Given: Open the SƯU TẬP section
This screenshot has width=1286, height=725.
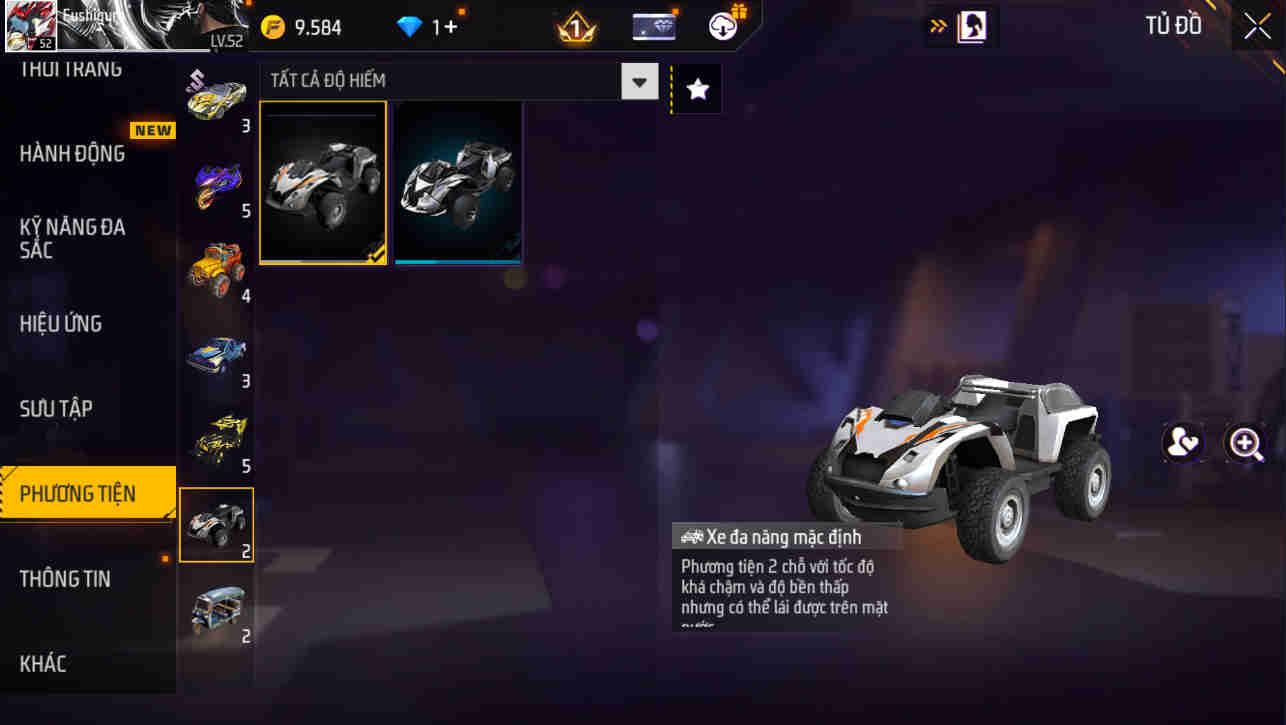Looking at the screenshot, I should click(x=55, y=408).
